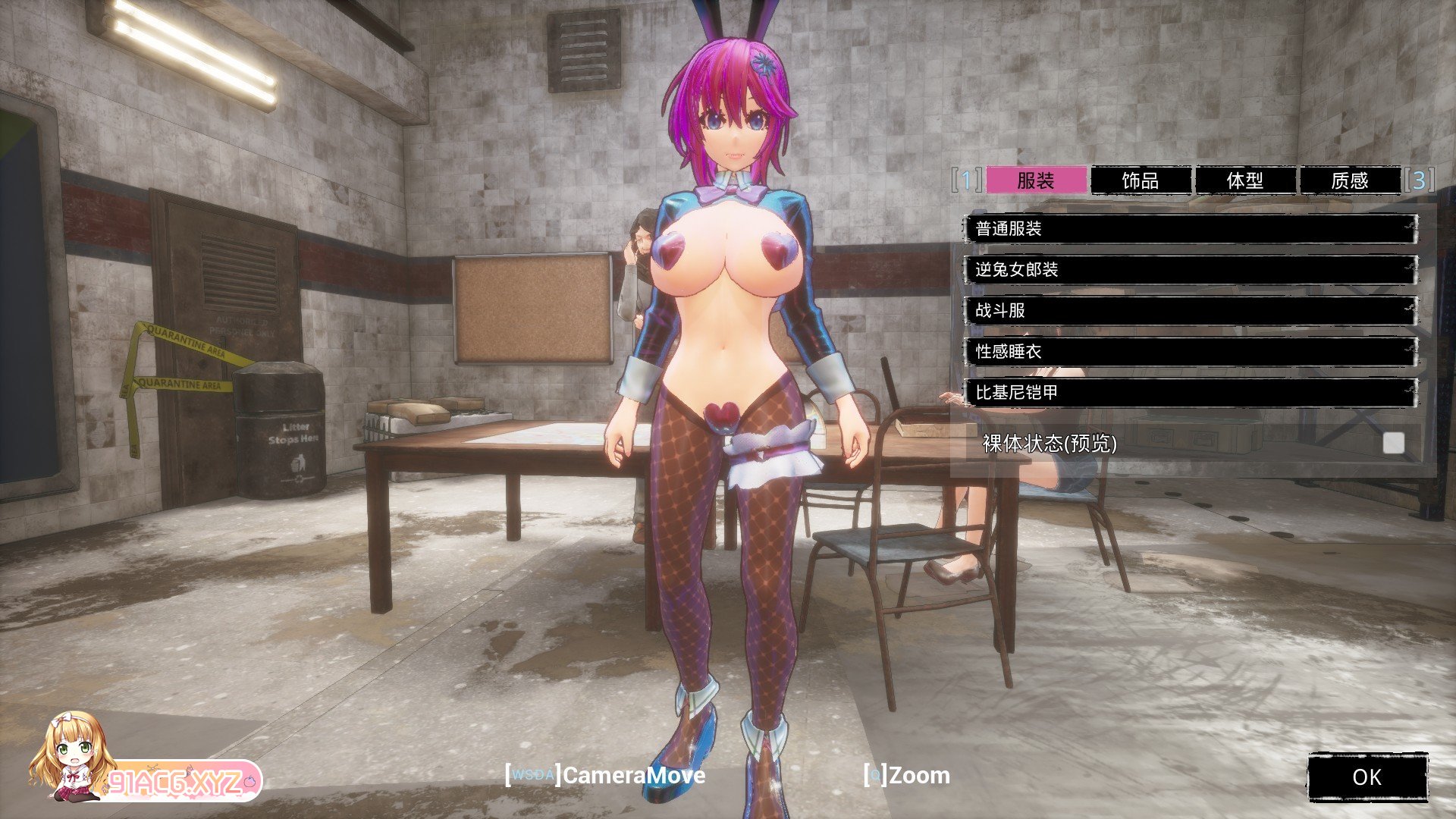This screenshot has width=1456, height=819.
Task: Switch to the 质感 texture tab
Action: pyautogui.click(x=1349, y=180)
